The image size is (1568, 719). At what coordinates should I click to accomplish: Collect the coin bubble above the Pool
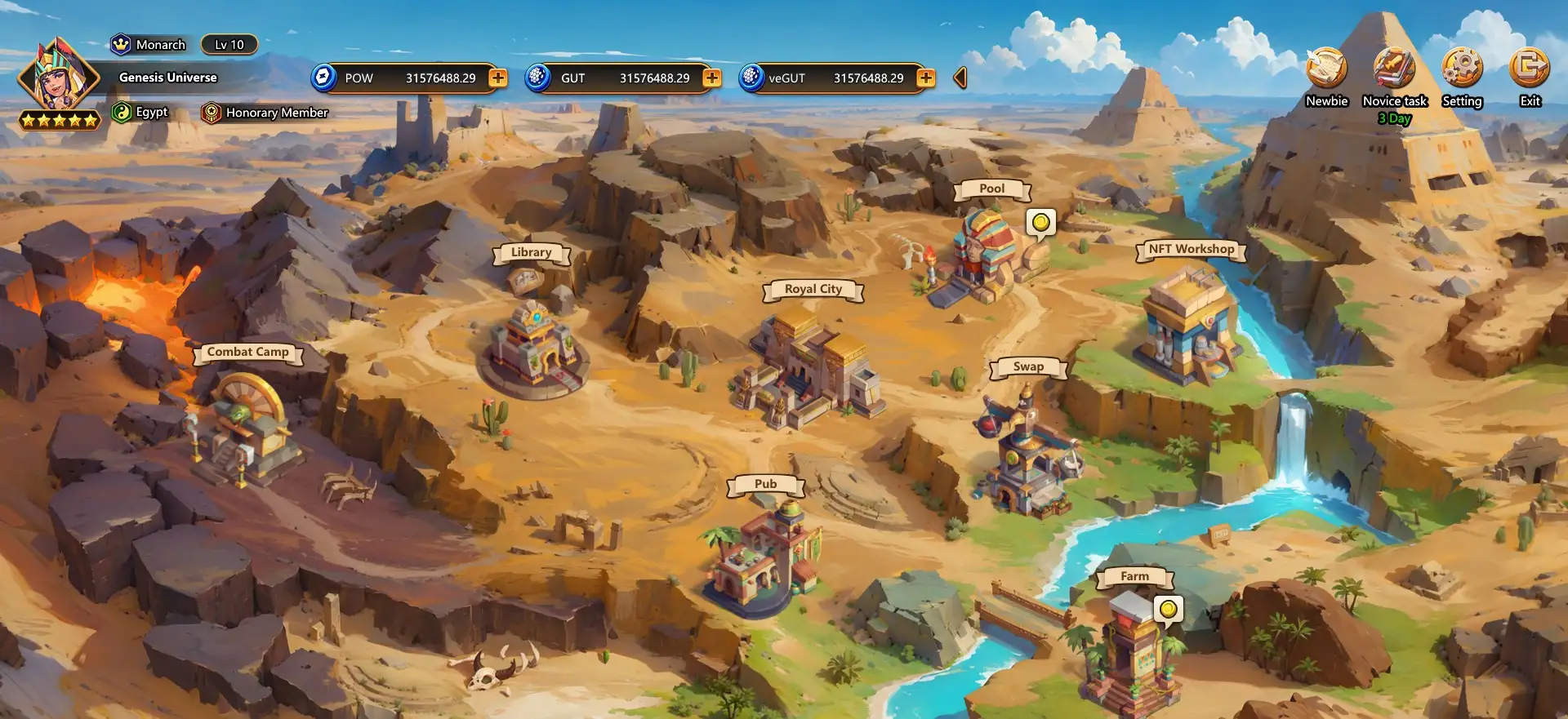click(1040, 222)
